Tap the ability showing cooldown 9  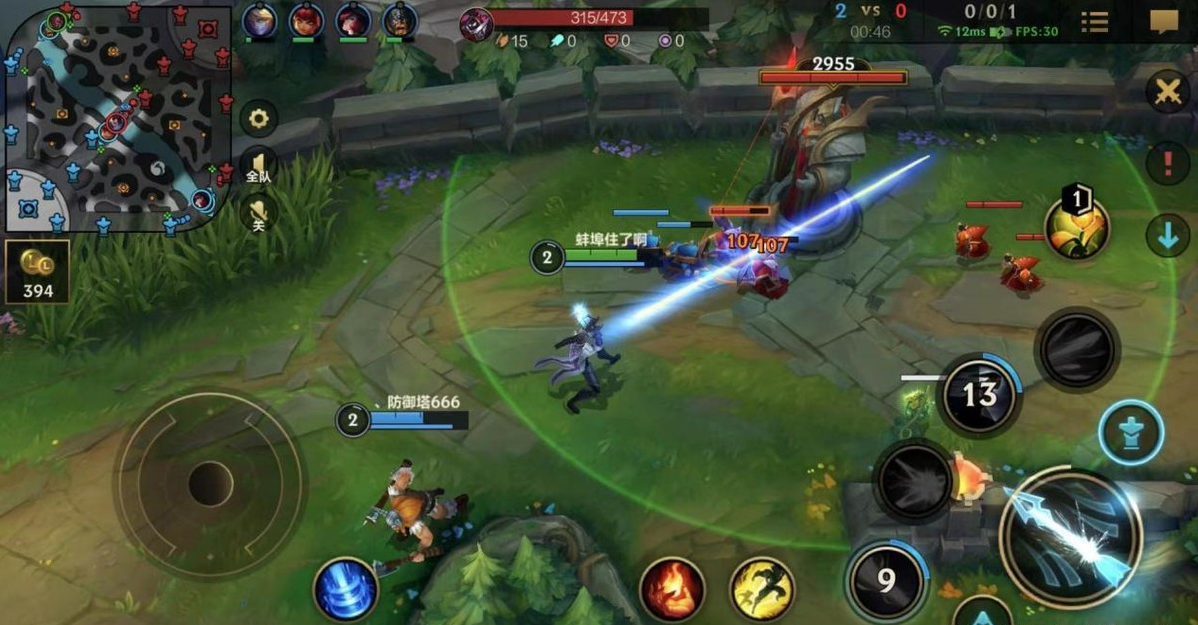pyautogui.click(x=886, y=580)
